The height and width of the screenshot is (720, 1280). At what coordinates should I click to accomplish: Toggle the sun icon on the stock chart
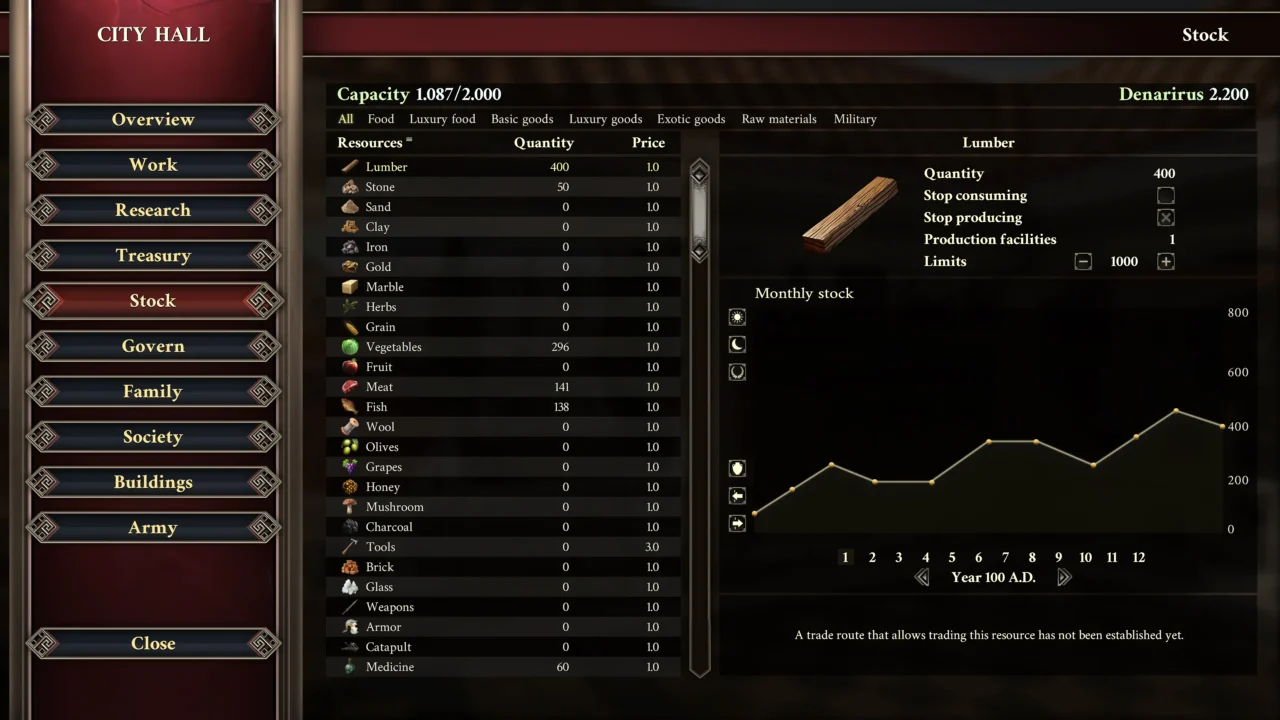click(737, 317)
